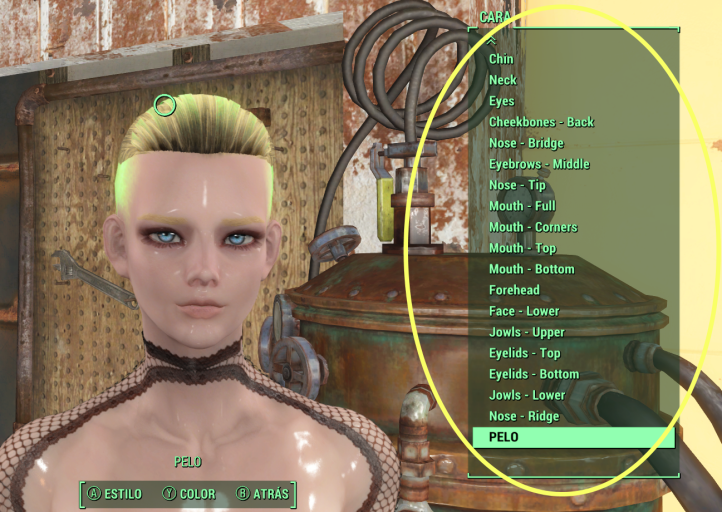
Task: Choose Eyelids - Bottom entry
Action: pyautogui.click(x=533, y=374)
